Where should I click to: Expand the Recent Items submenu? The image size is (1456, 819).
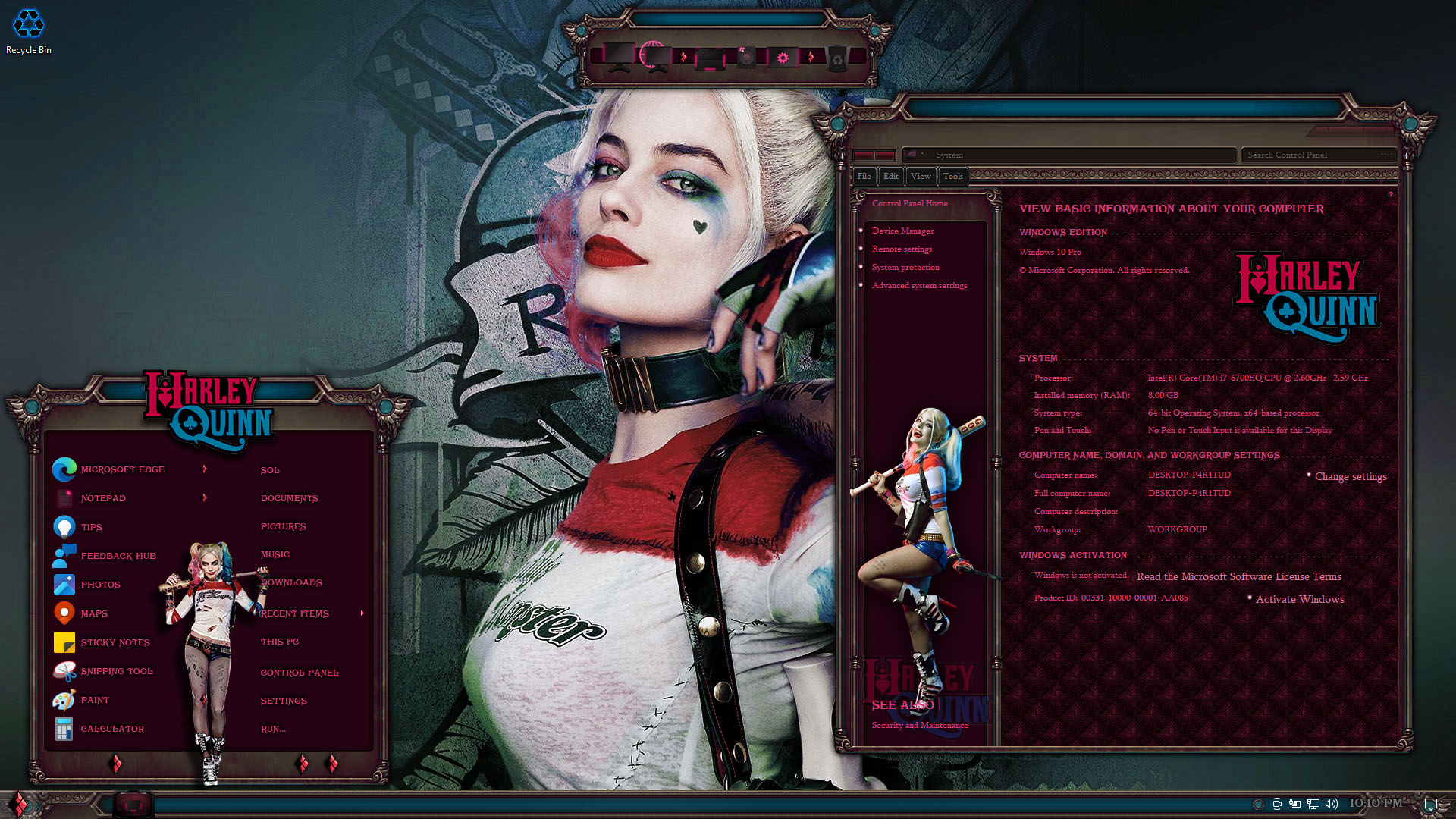point(295,613)
